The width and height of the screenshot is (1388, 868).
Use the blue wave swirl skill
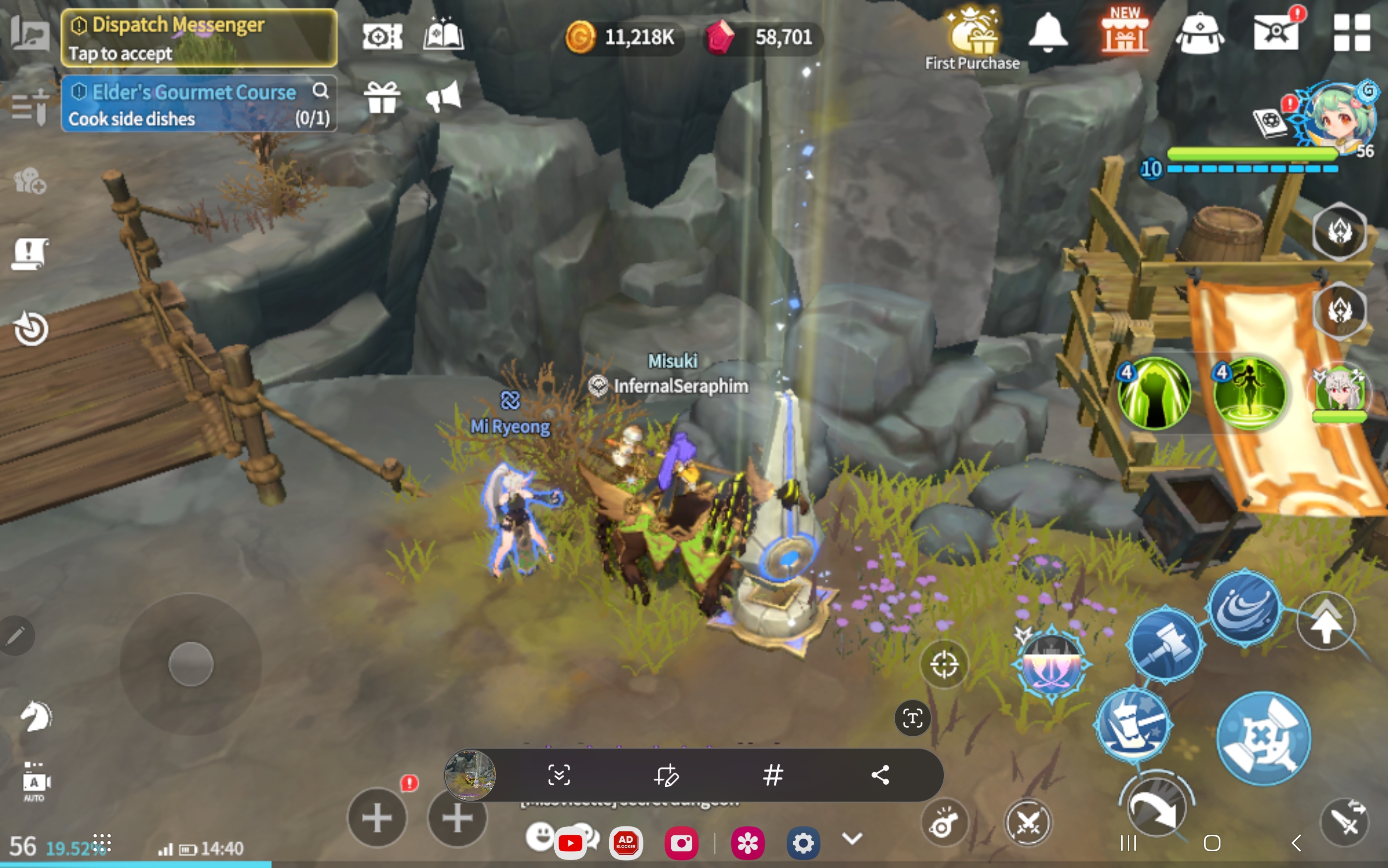tap(1244, 608)
